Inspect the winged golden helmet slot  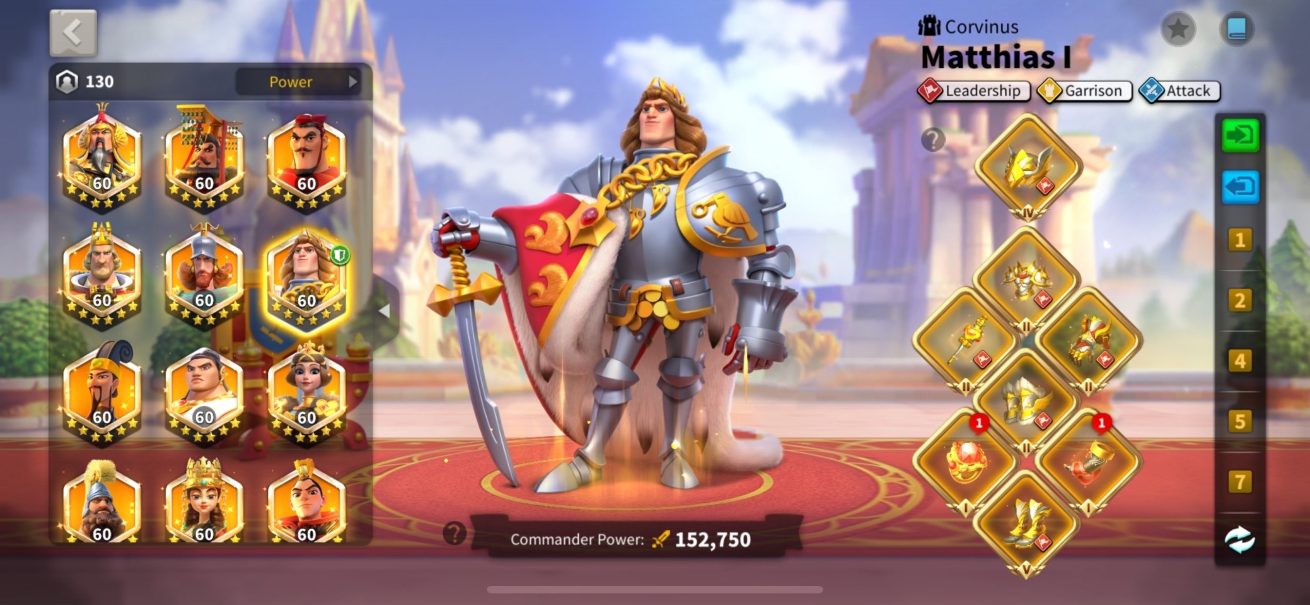1028,166
